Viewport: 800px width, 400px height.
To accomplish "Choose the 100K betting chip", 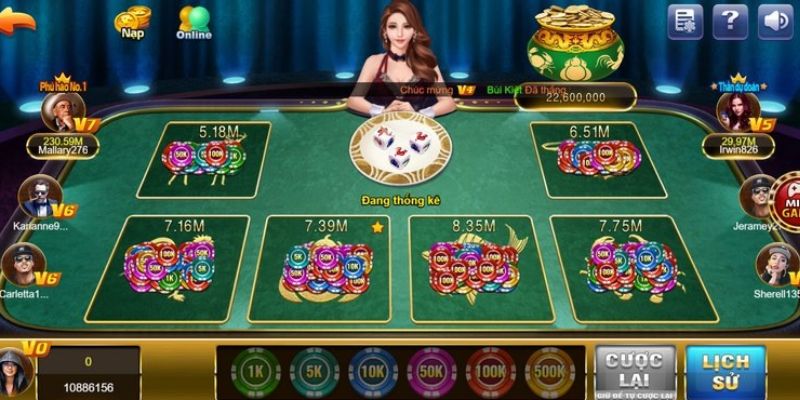I will point(489,371).
